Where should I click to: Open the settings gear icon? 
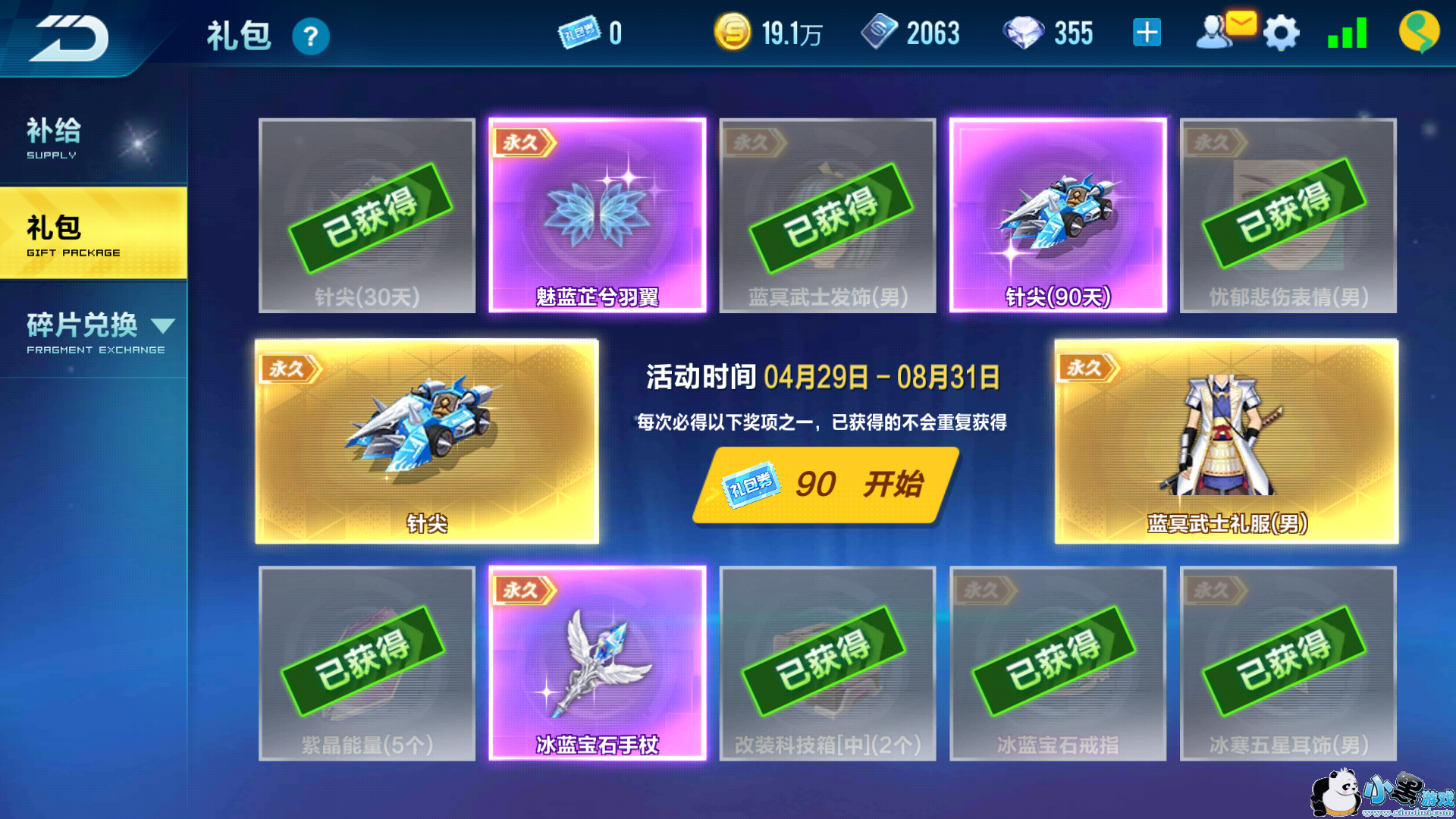pos(1281,32)
